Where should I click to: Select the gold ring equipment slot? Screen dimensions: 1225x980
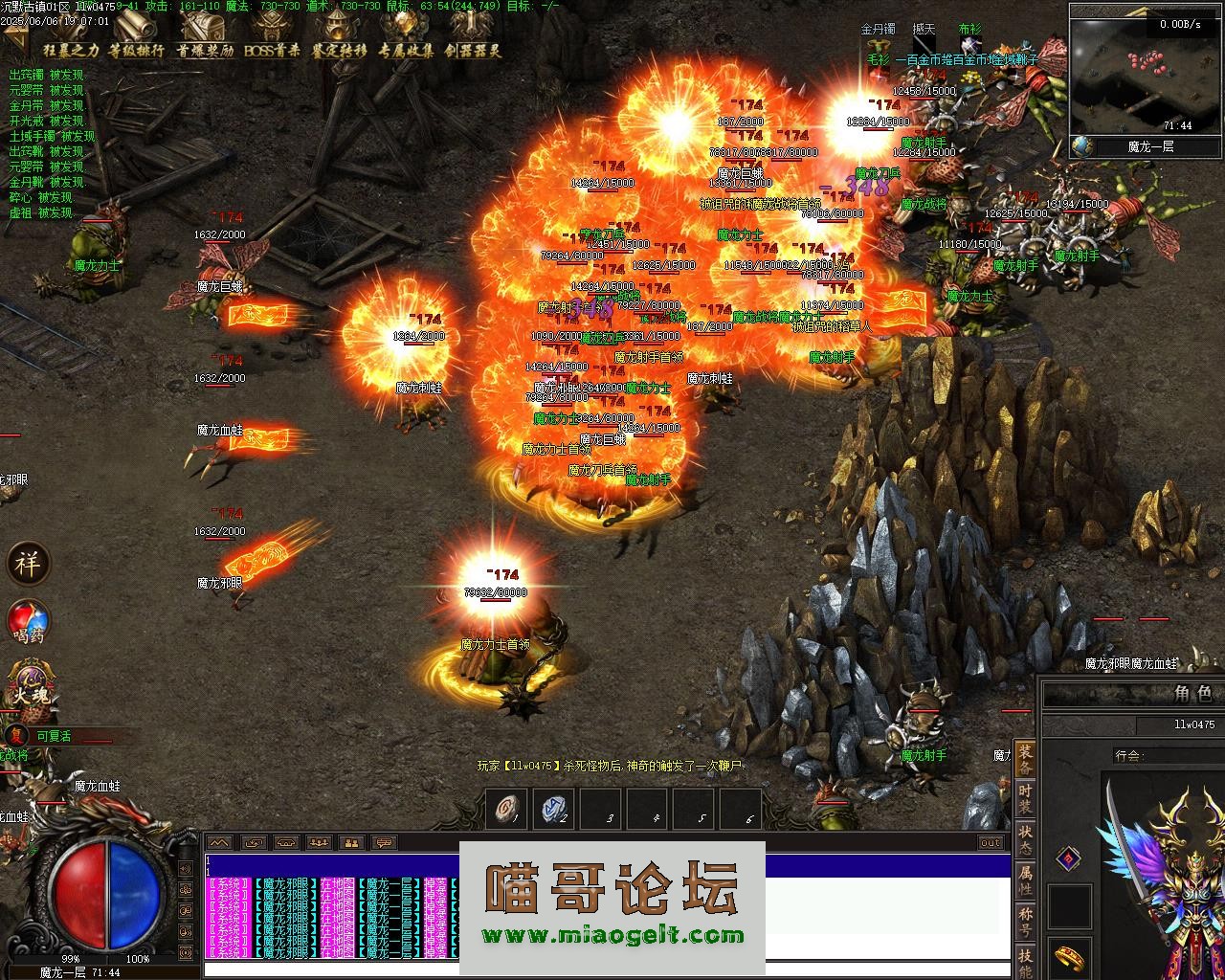coord(1069,957)
